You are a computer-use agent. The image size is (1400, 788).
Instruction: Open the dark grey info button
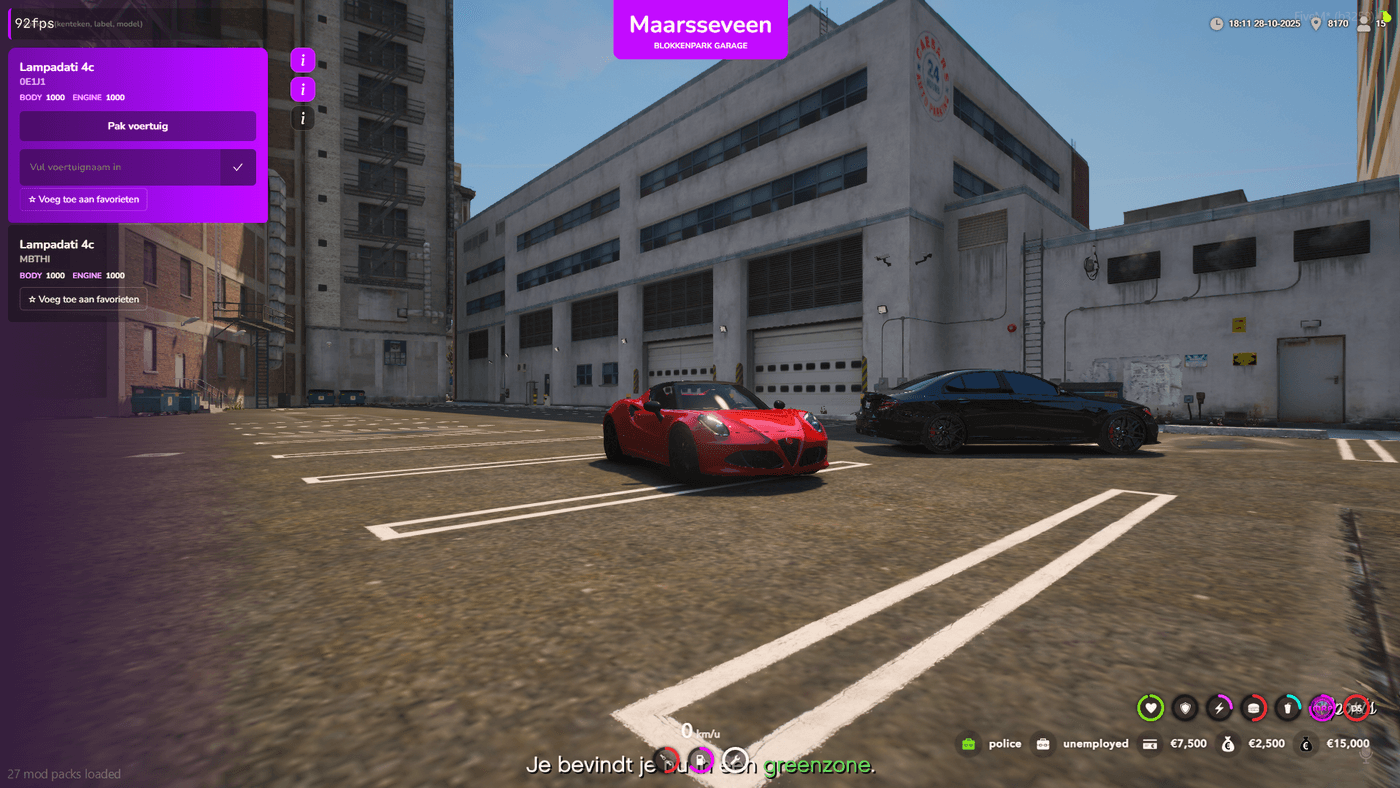click(302, 119)
